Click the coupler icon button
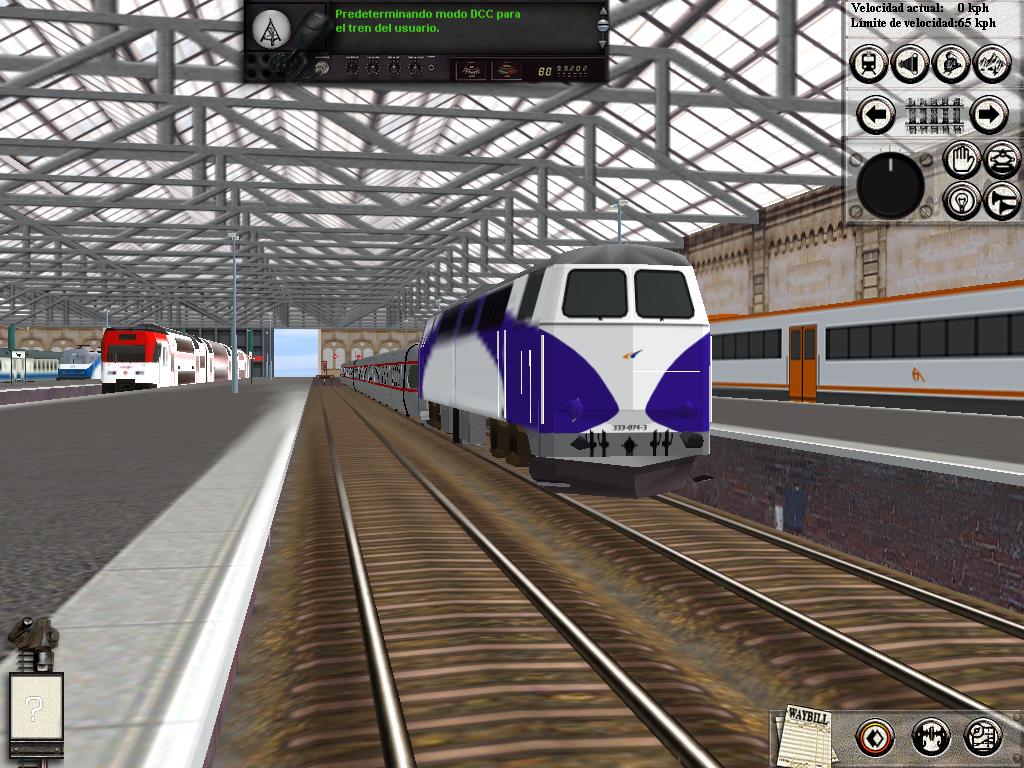The height and width of the screenshot is (768, 1024). (x=931, y=738)
